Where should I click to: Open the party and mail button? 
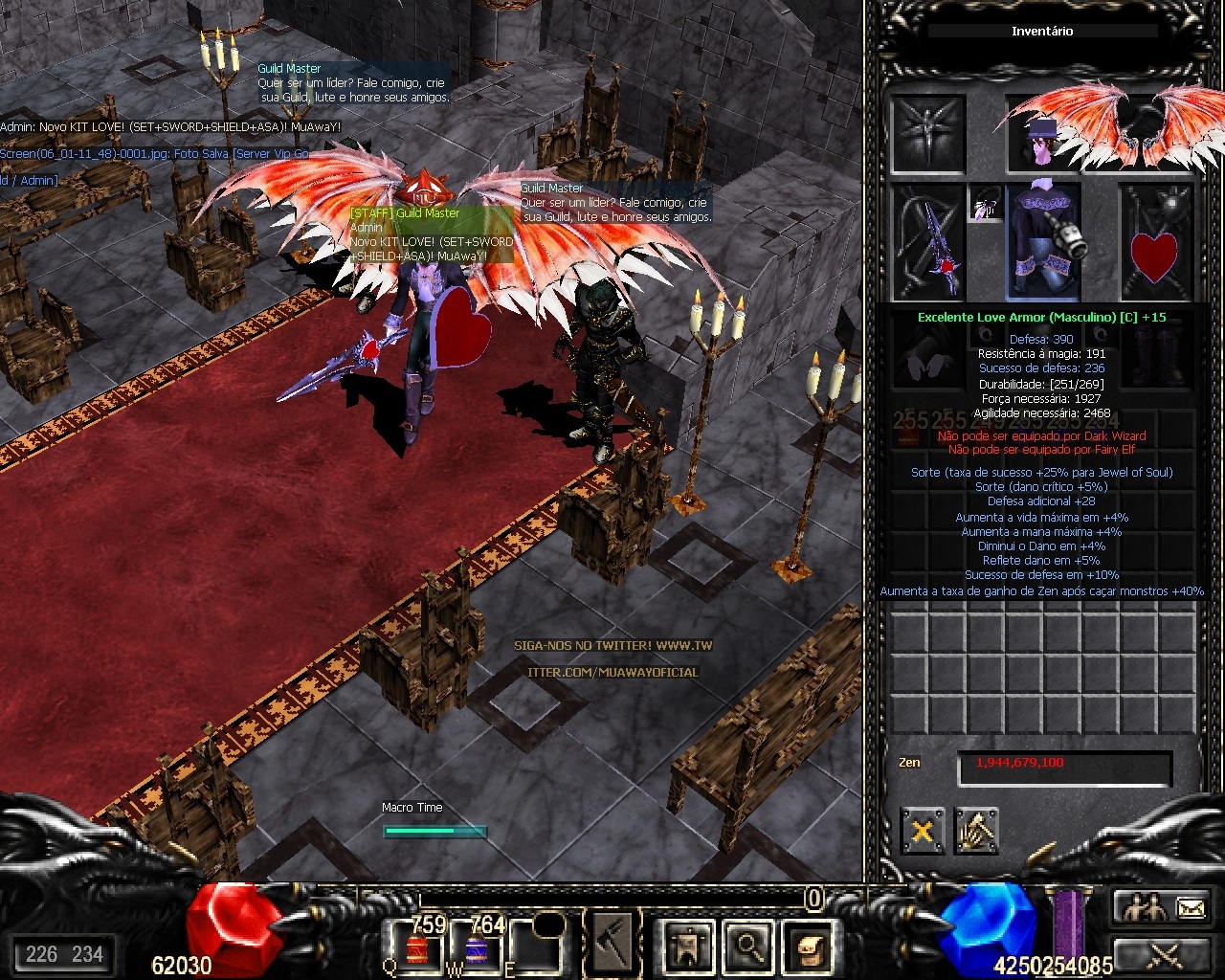[1163, 907]
